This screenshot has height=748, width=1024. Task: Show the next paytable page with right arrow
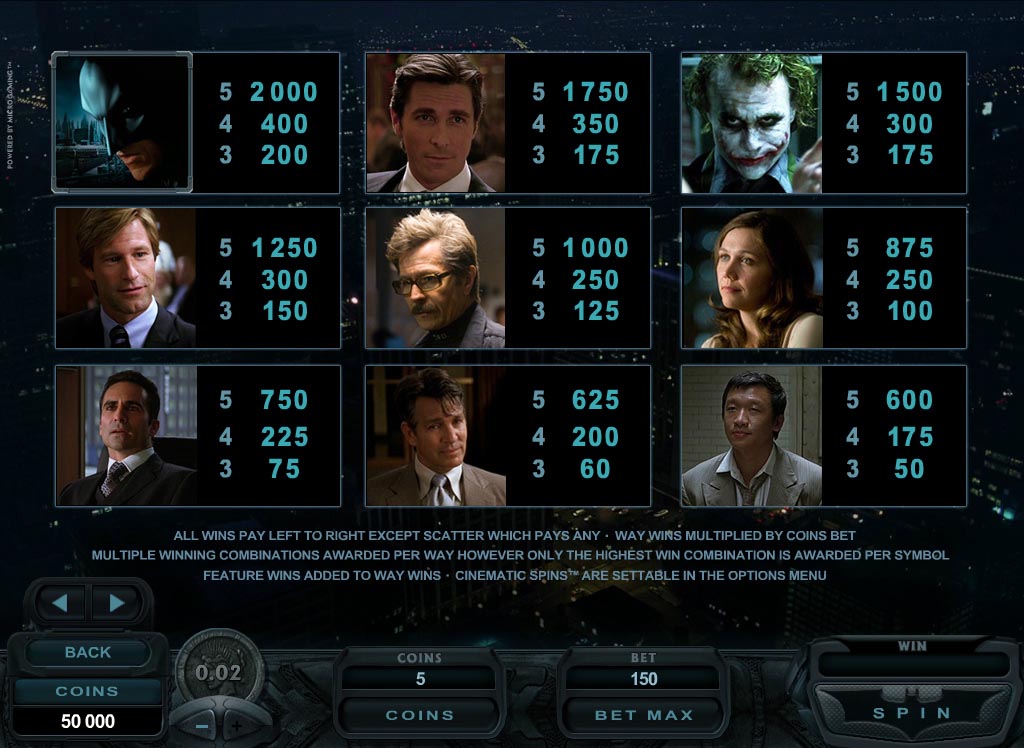tap(117, 603)
